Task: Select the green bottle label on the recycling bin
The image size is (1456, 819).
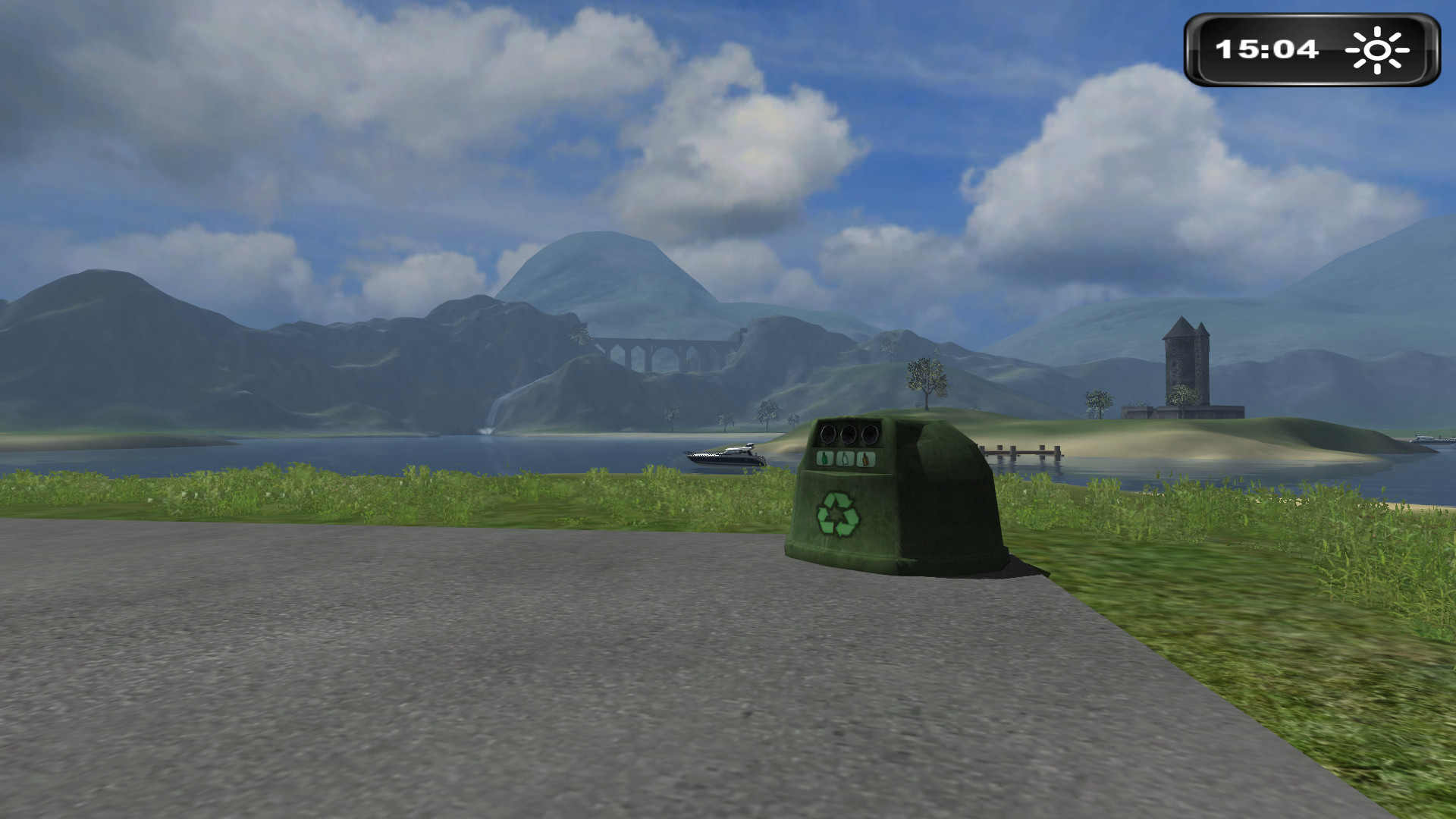Action: (826, 458)
